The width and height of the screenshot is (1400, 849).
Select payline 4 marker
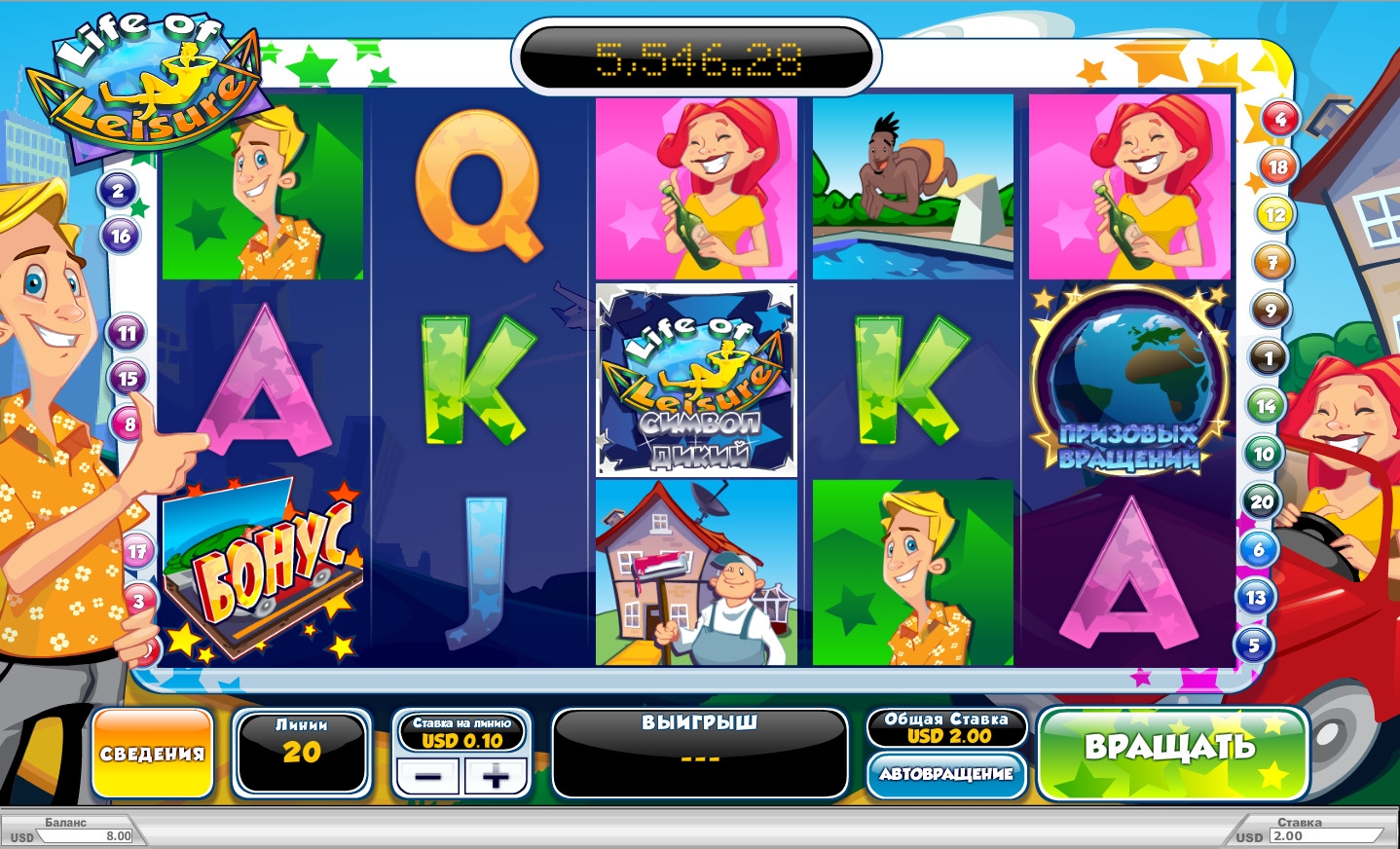click(1280, 120)
